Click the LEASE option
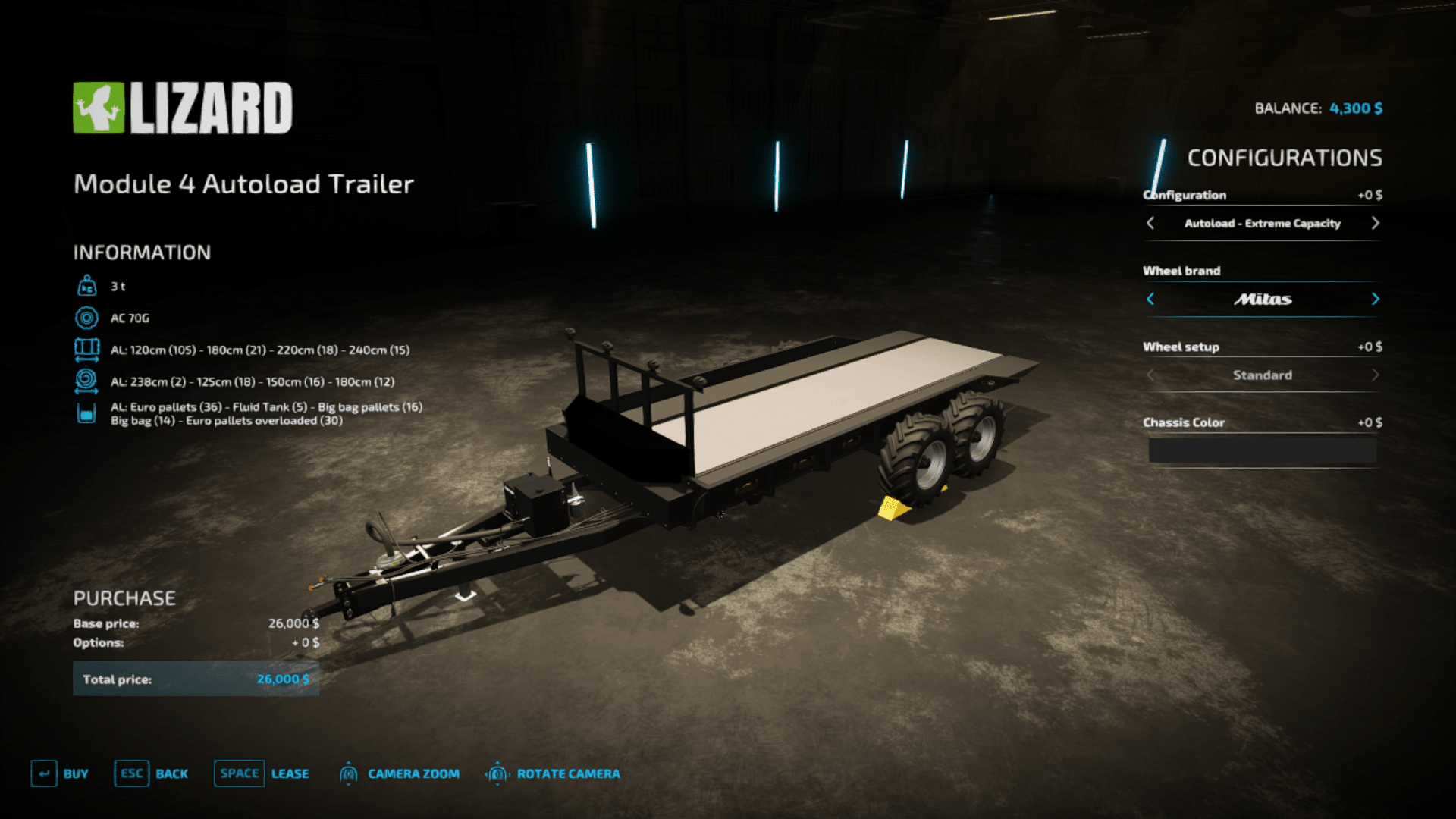This screenshot has height=819, width=1456. pos(290,773)
